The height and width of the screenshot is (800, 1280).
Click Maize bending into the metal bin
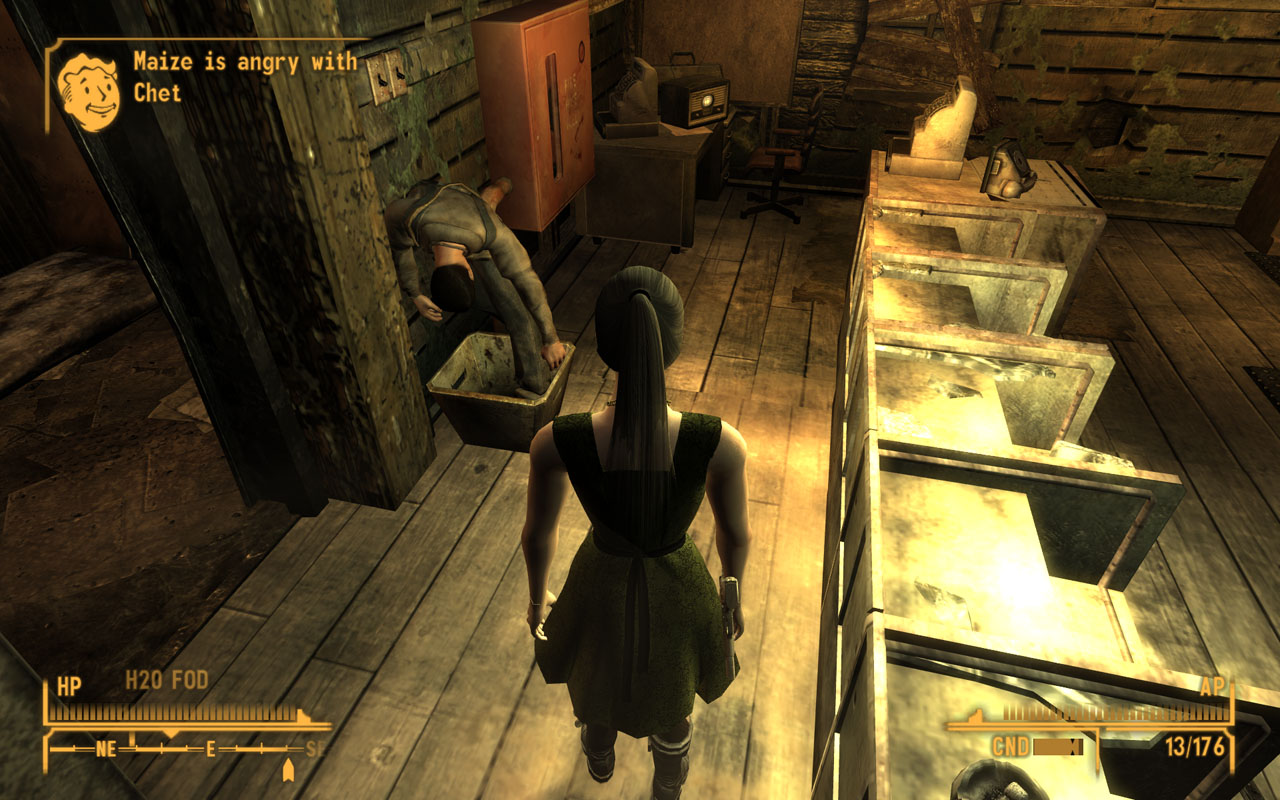coord(480,260)
